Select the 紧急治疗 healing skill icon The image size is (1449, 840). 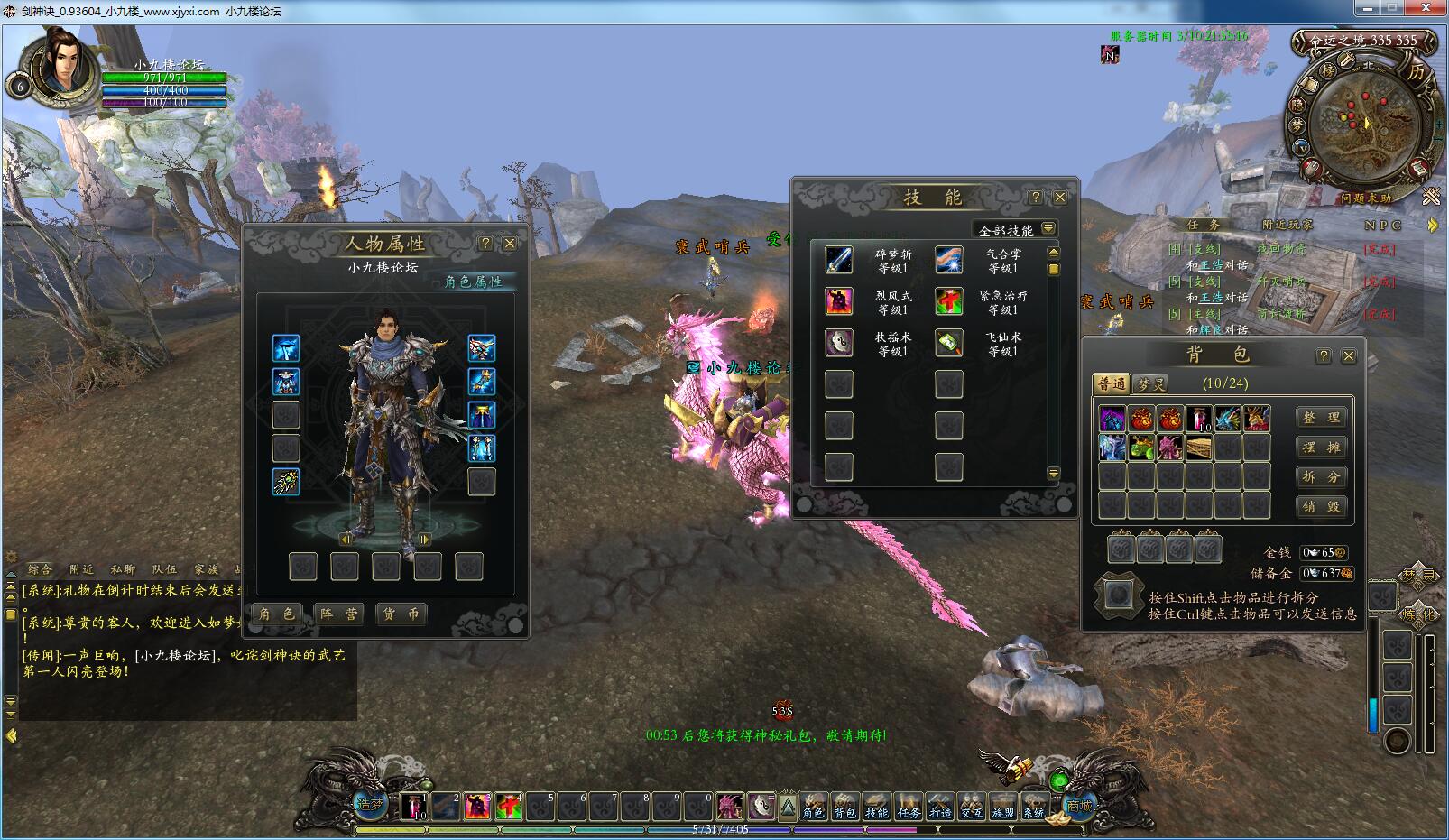click(x=948, y=301)
